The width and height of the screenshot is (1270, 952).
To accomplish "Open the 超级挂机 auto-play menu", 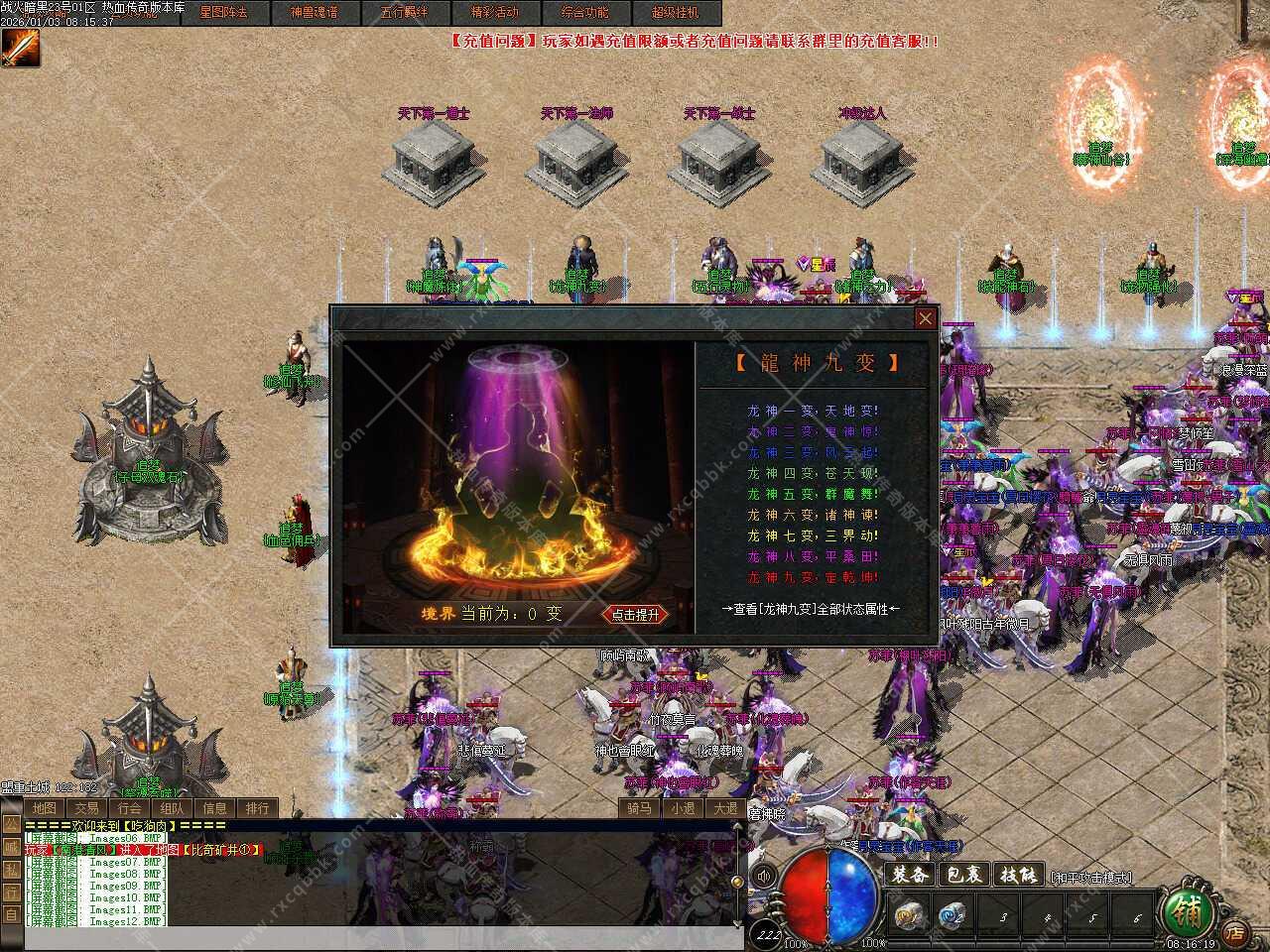I will [x=675, y=13].
